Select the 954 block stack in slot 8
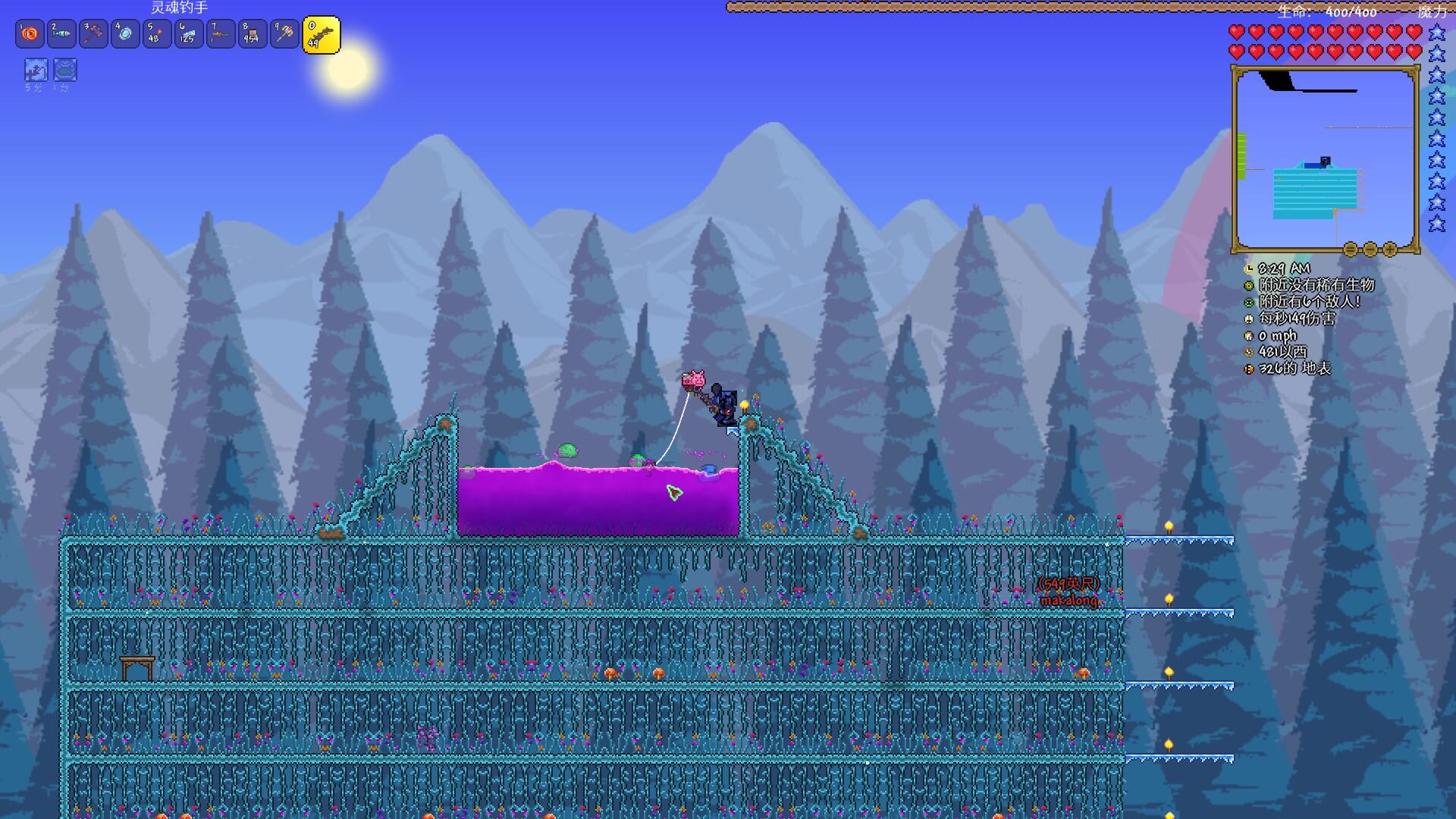Image resolution: width=1456 pixels, height=819 pixels. pos(253,34)
